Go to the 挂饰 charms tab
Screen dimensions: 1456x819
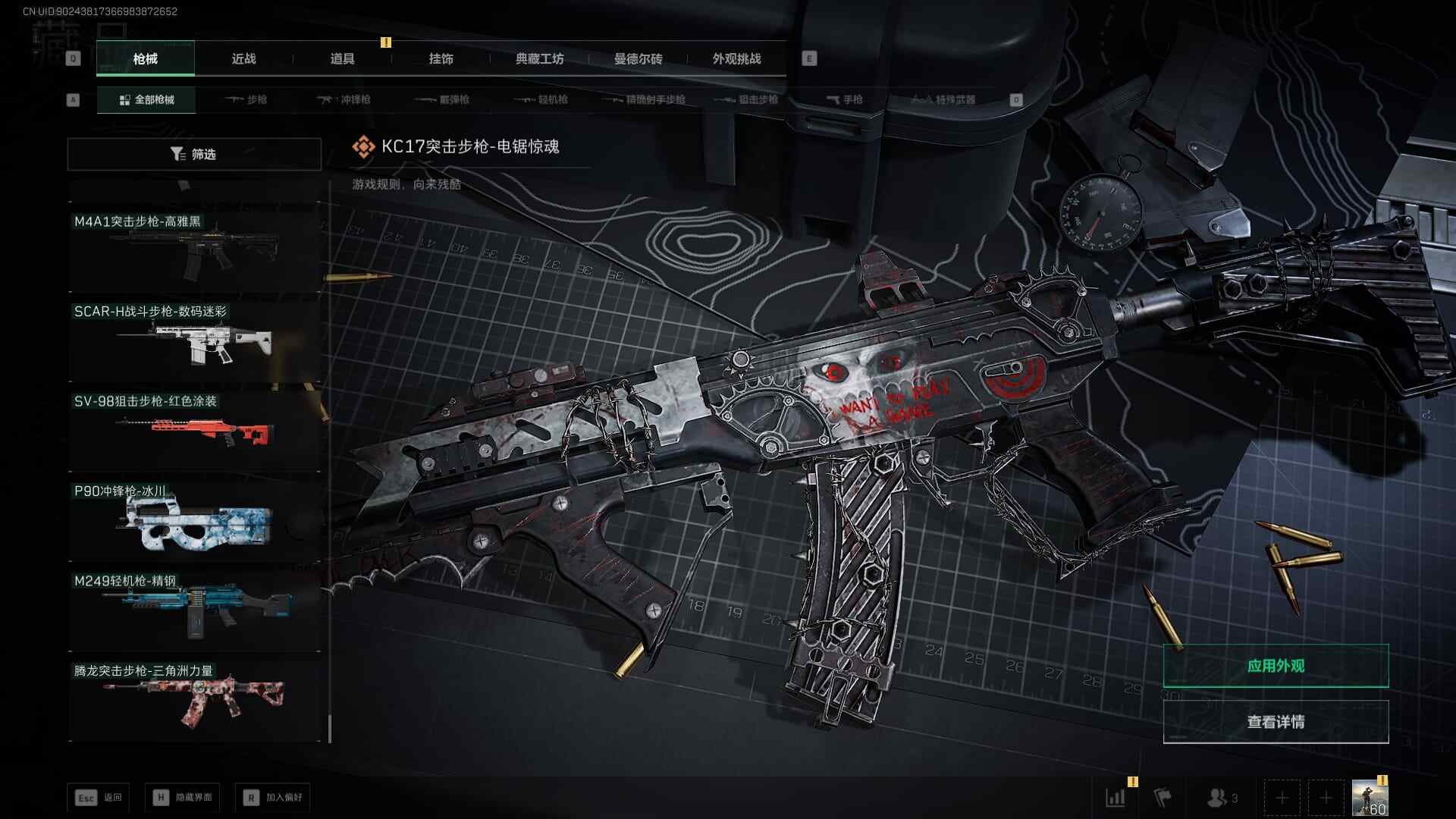[x=441, y=59]
